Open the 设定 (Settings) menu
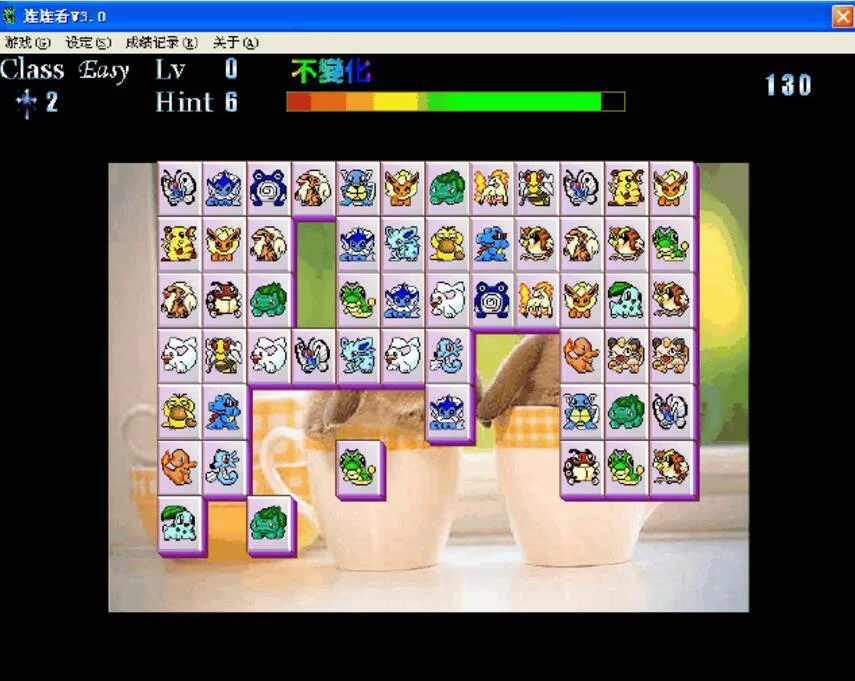 [x=87, y=42]
